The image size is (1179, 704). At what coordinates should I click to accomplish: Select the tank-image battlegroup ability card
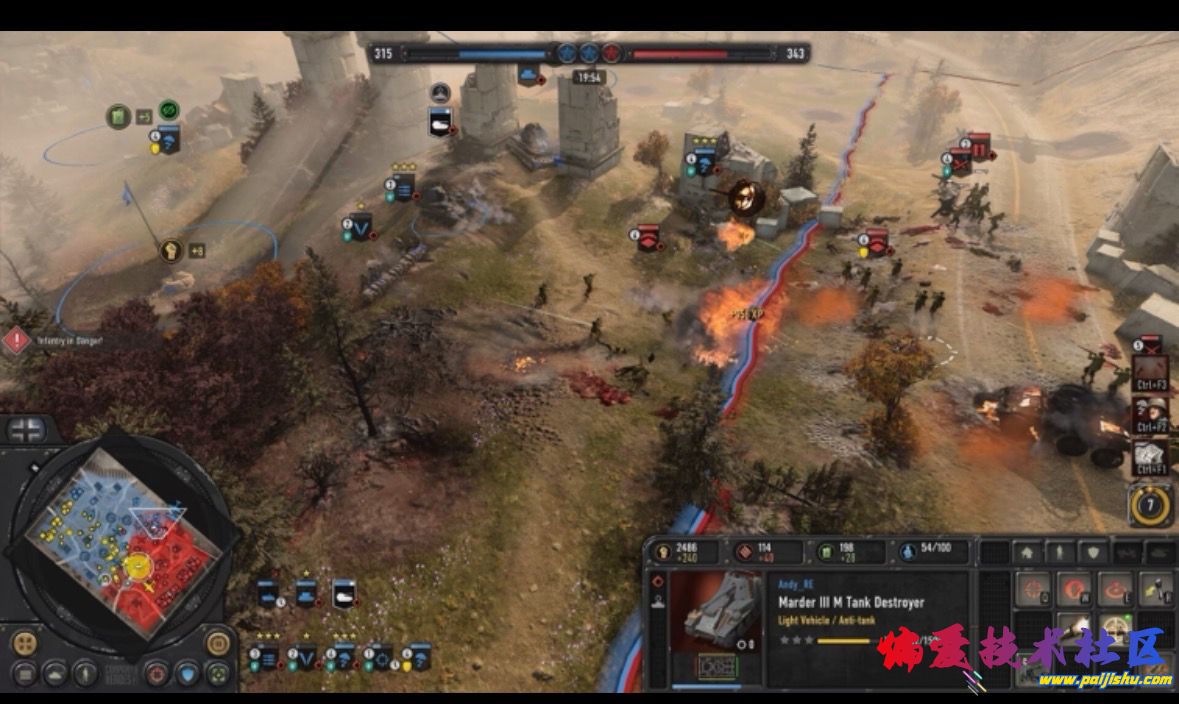tap(1151, 458)
